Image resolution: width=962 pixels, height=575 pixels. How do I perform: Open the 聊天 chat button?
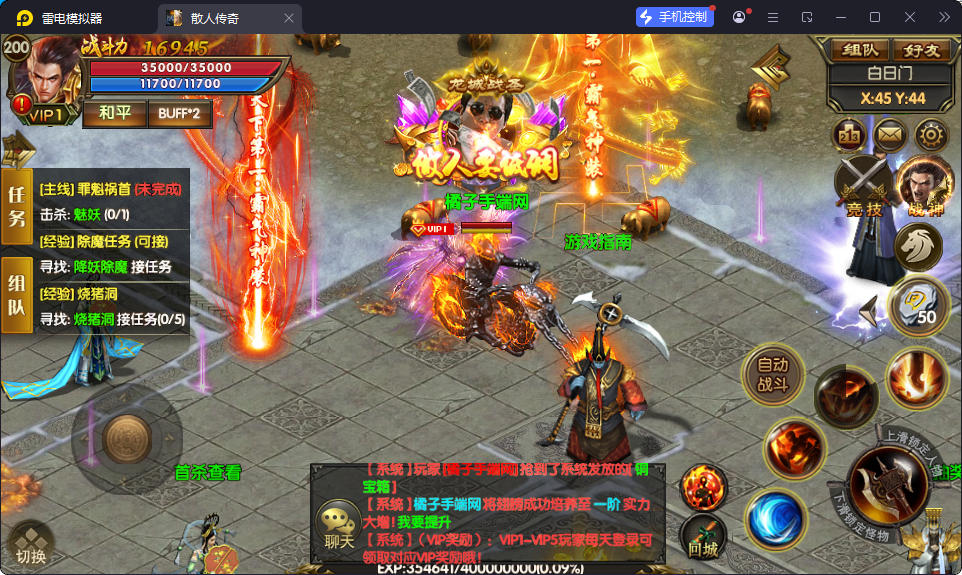[x=339, y=527]
